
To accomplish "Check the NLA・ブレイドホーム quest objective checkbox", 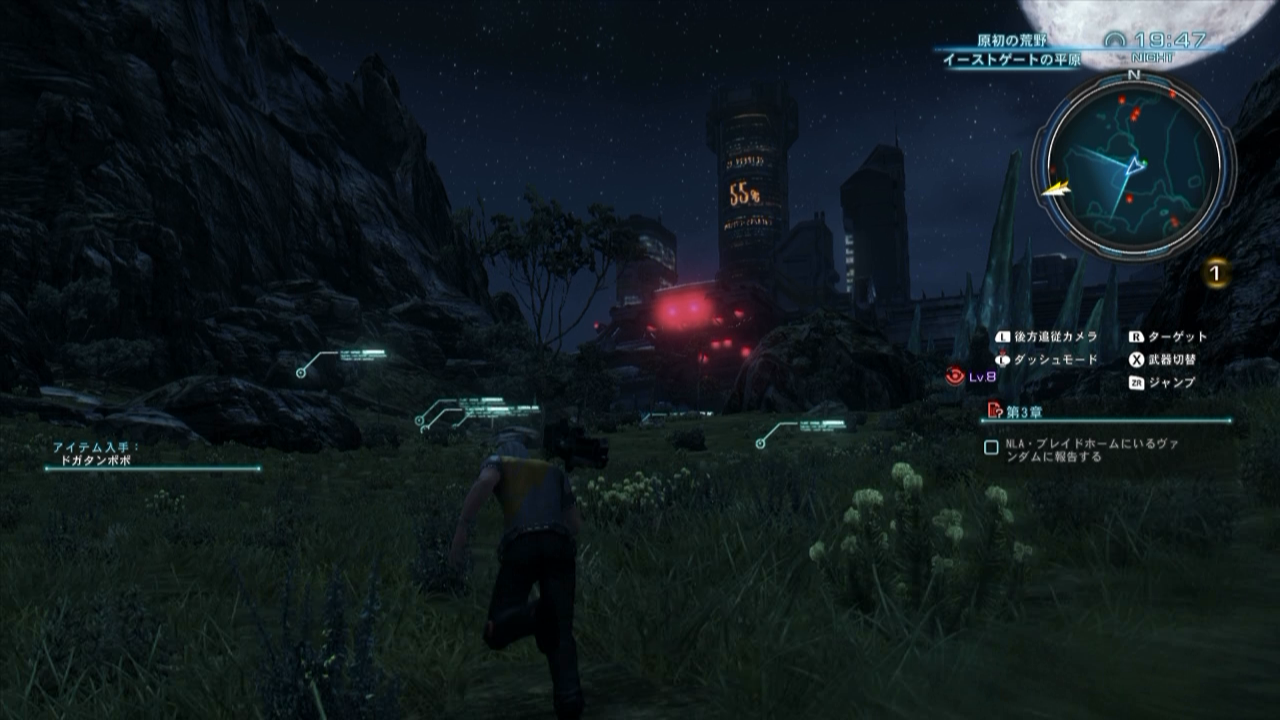I will tap(993, 446).
